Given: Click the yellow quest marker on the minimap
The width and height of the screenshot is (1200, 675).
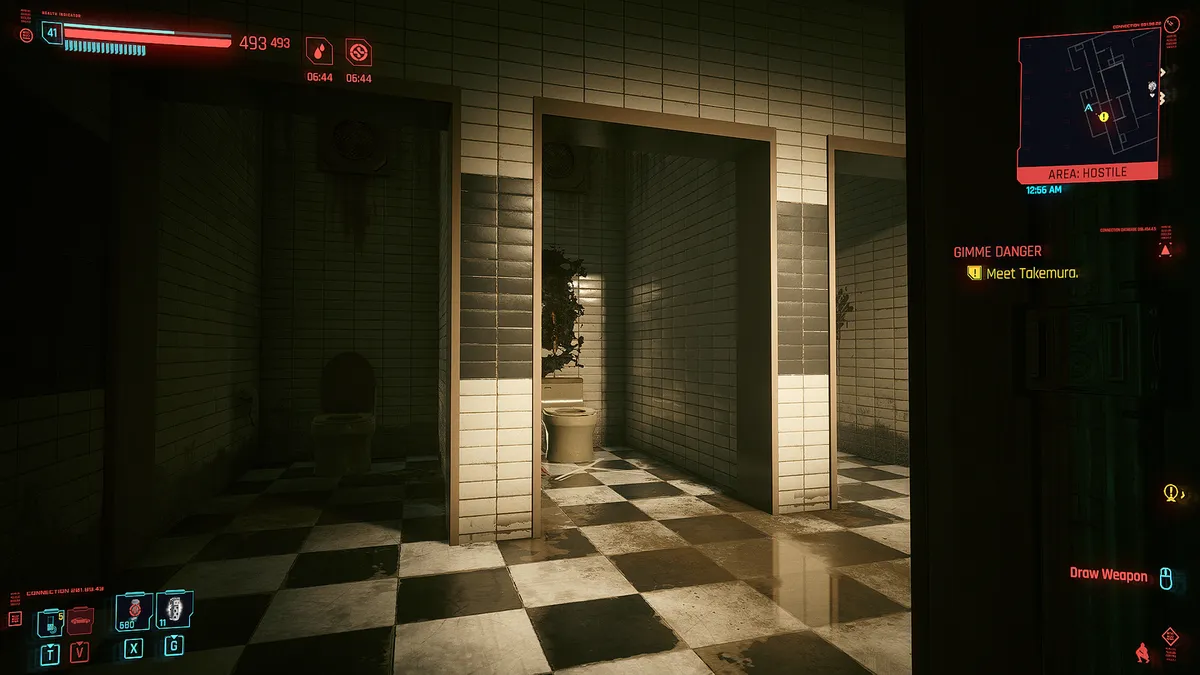Looking at the screenshot, I should point(1103,117).
